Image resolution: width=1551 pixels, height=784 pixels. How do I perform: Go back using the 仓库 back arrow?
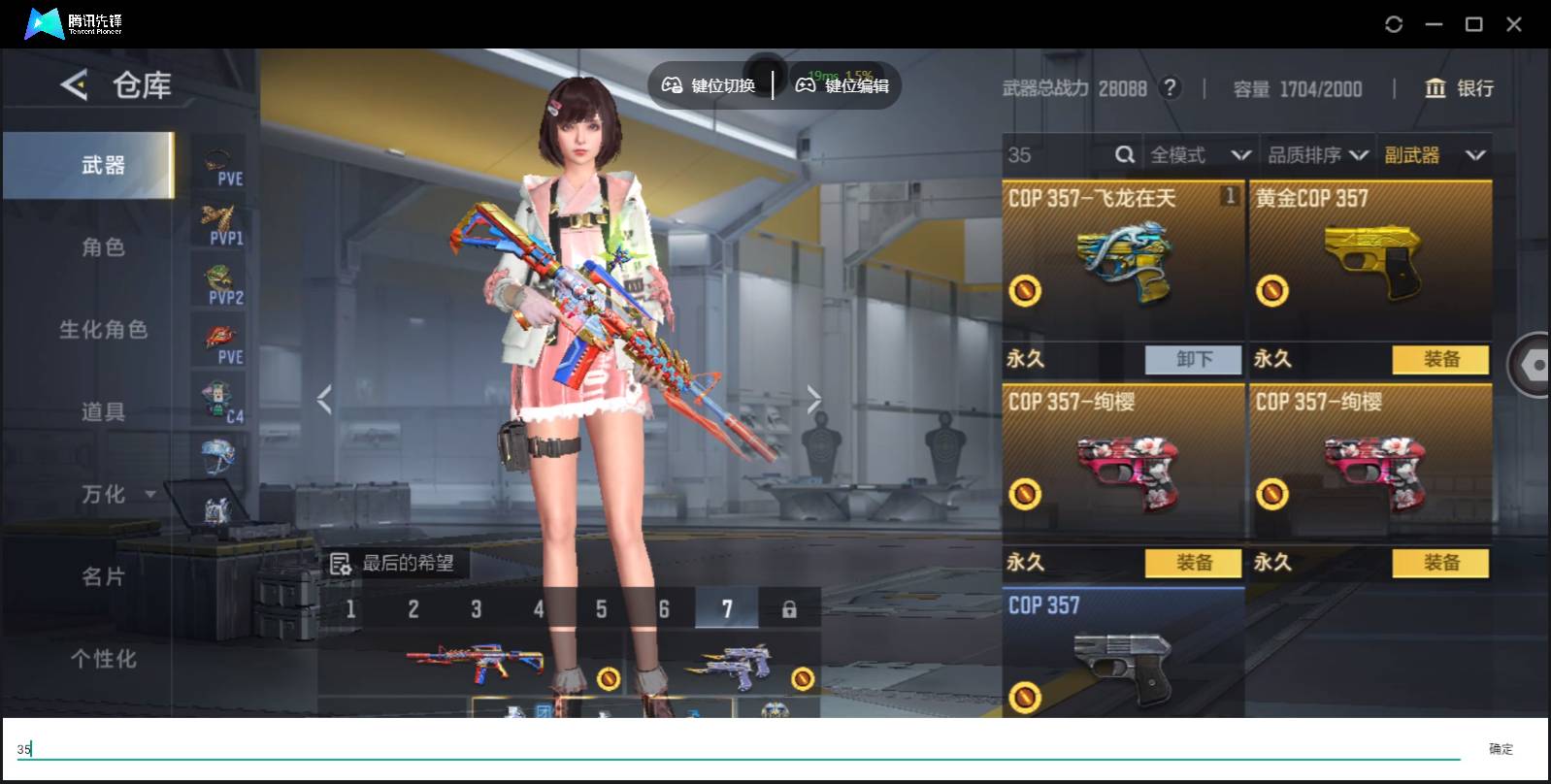[74, 85]
